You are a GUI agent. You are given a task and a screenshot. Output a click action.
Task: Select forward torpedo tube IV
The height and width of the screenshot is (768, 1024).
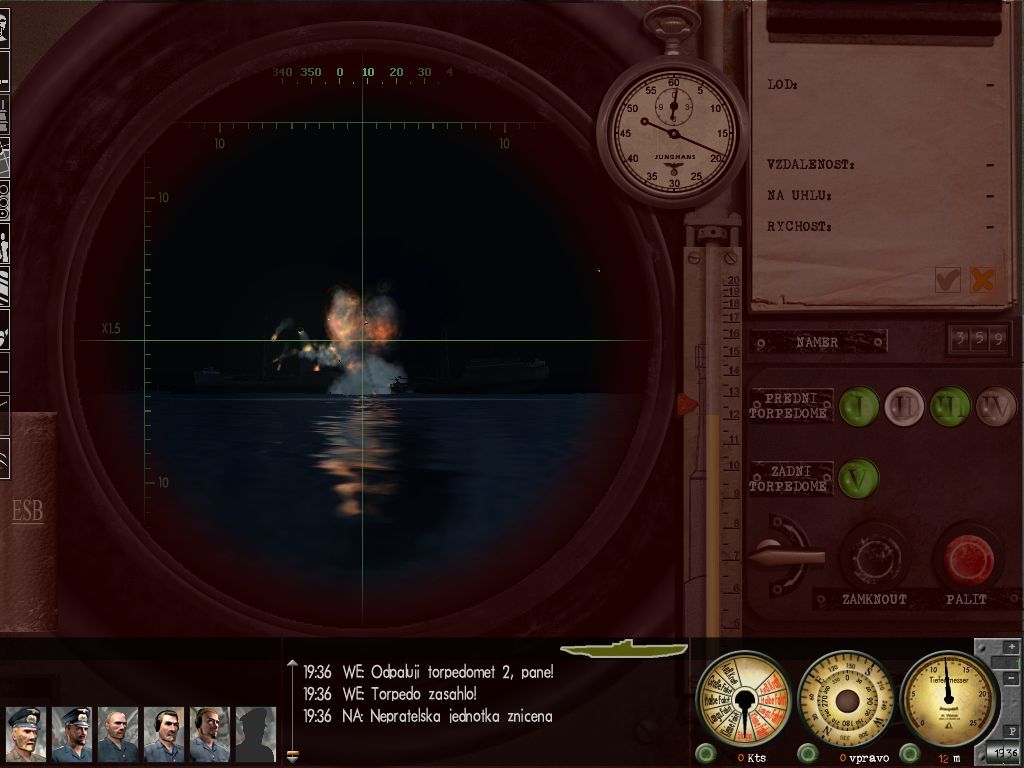[x=995, y=406]
